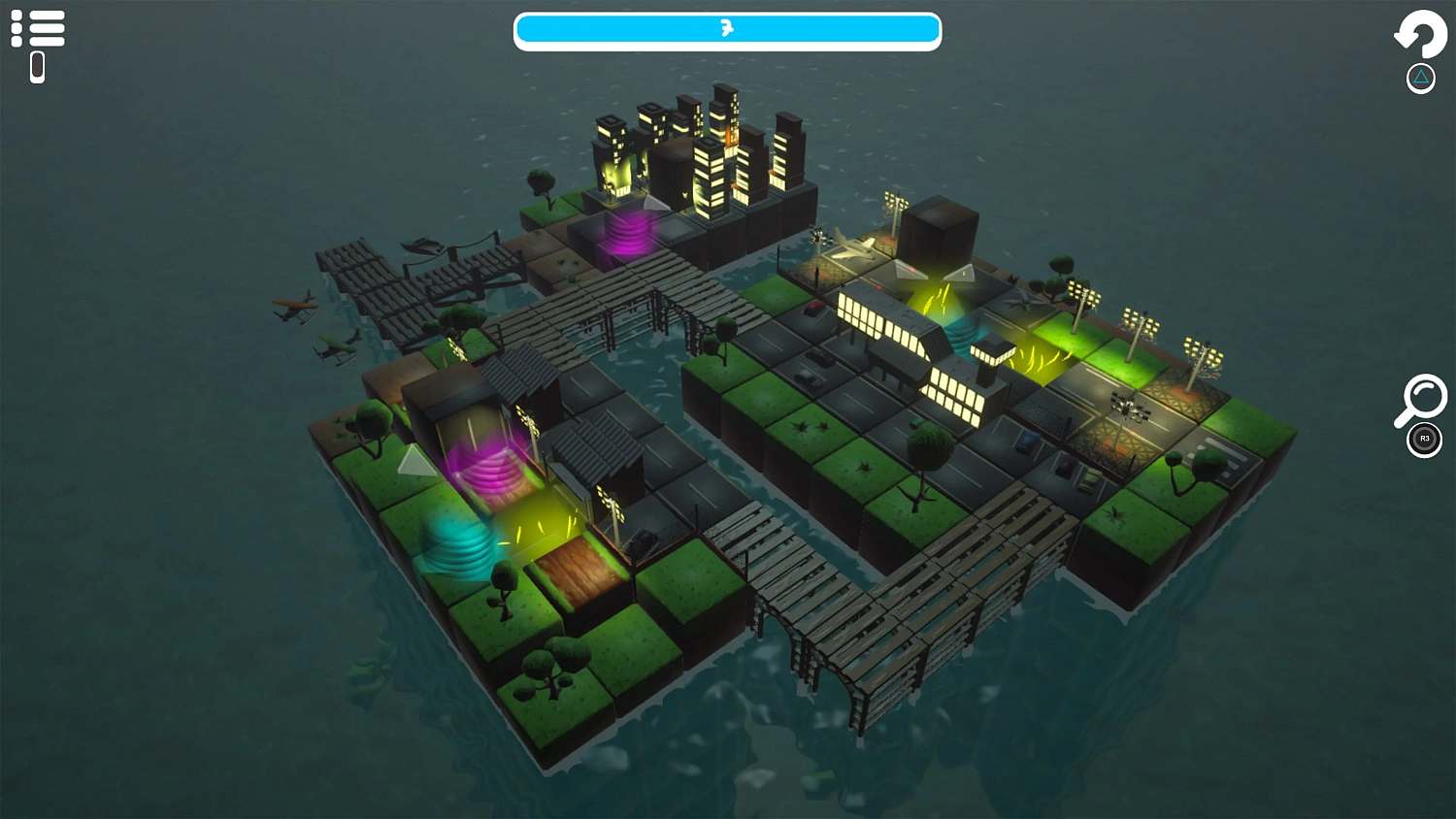Open the level list menu

pos(40,27)
